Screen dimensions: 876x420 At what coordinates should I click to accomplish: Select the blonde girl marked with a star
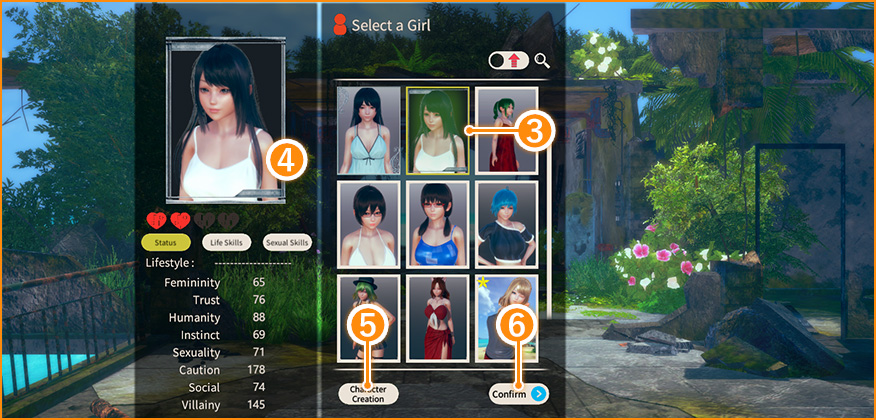[506, 318]
